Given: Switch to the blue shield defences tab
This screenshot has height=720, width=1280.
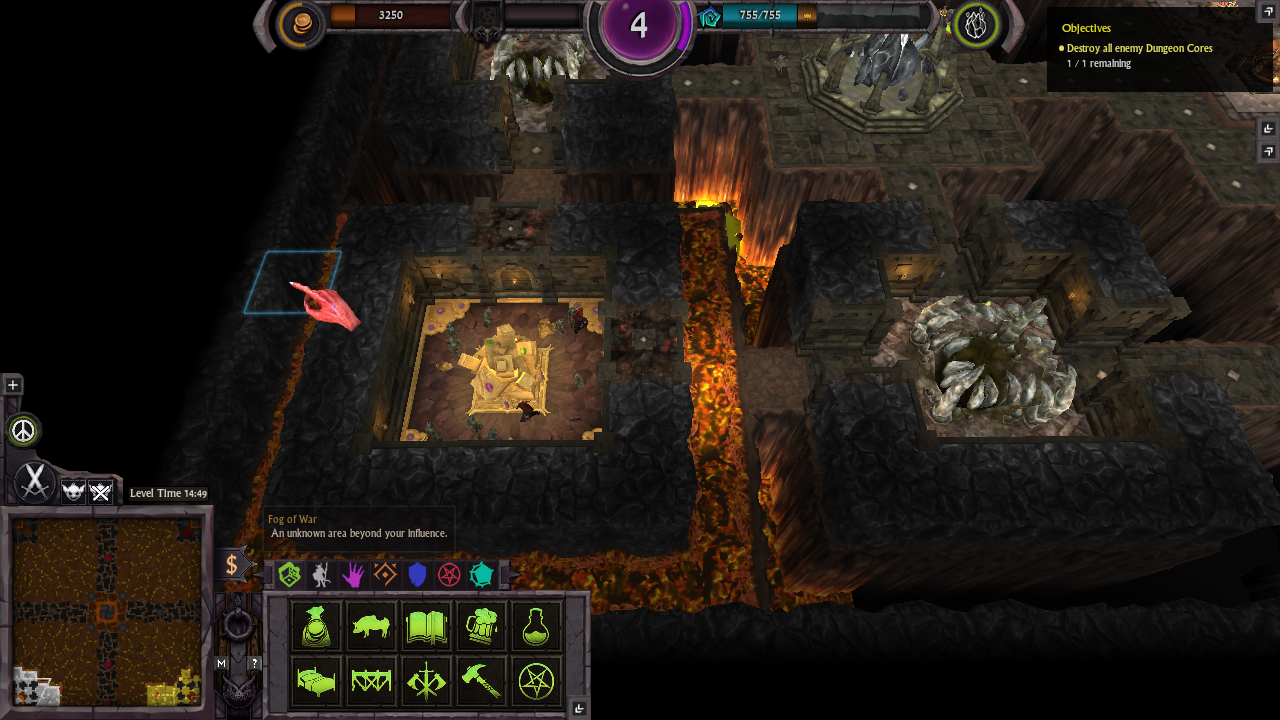Looking at the screenshot, I should [417, 574].
